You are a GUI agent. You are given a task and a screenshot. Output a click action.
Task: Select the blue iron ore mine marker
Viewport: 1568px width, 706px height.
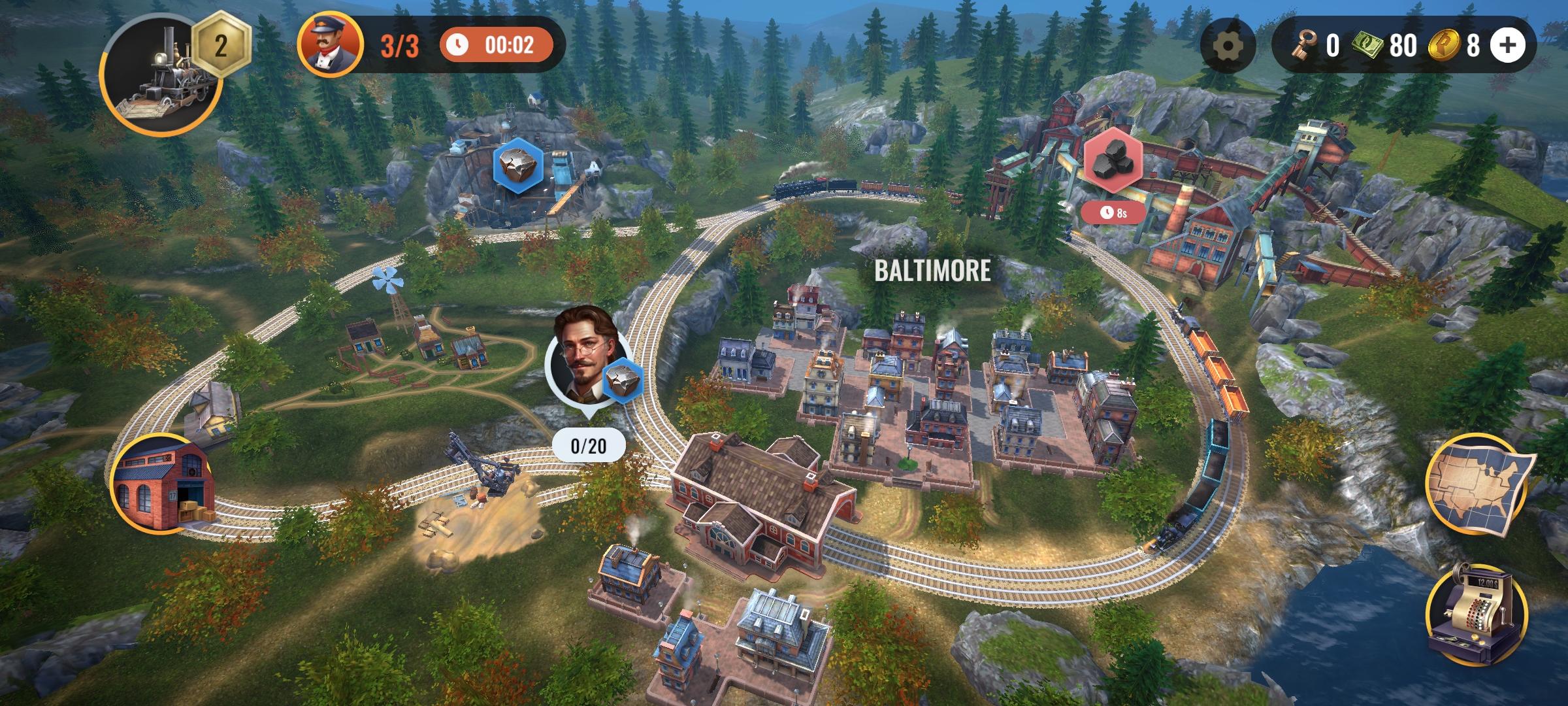[x=518, y=167]
